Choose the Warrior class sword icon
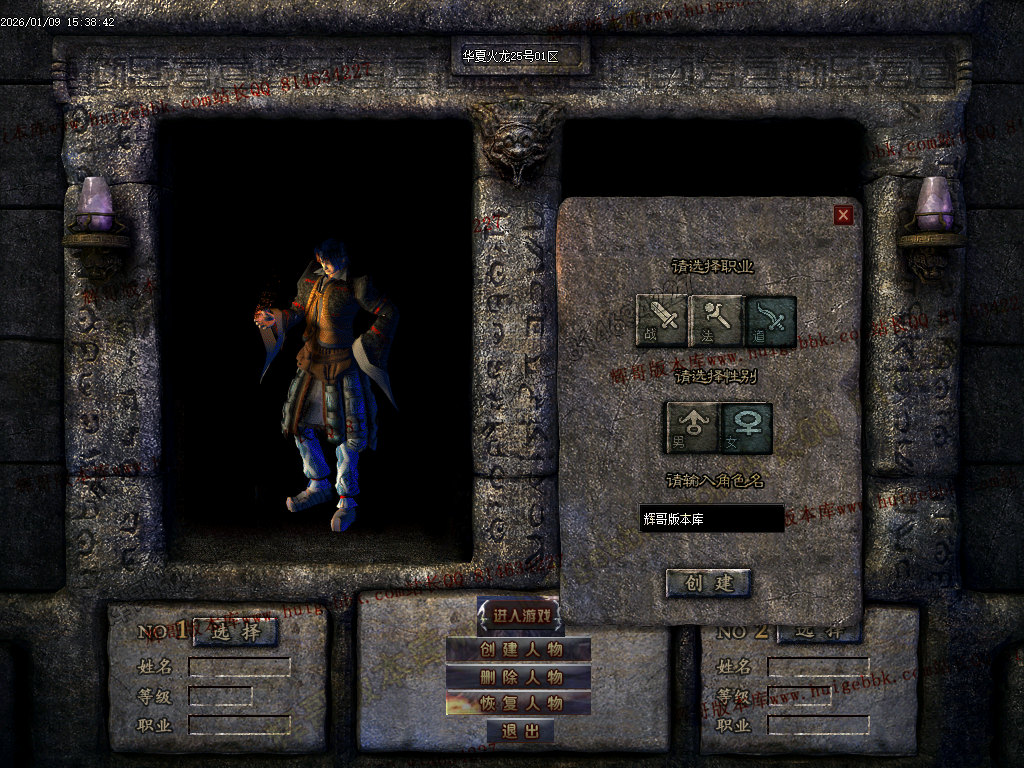 tap(662, 320)
